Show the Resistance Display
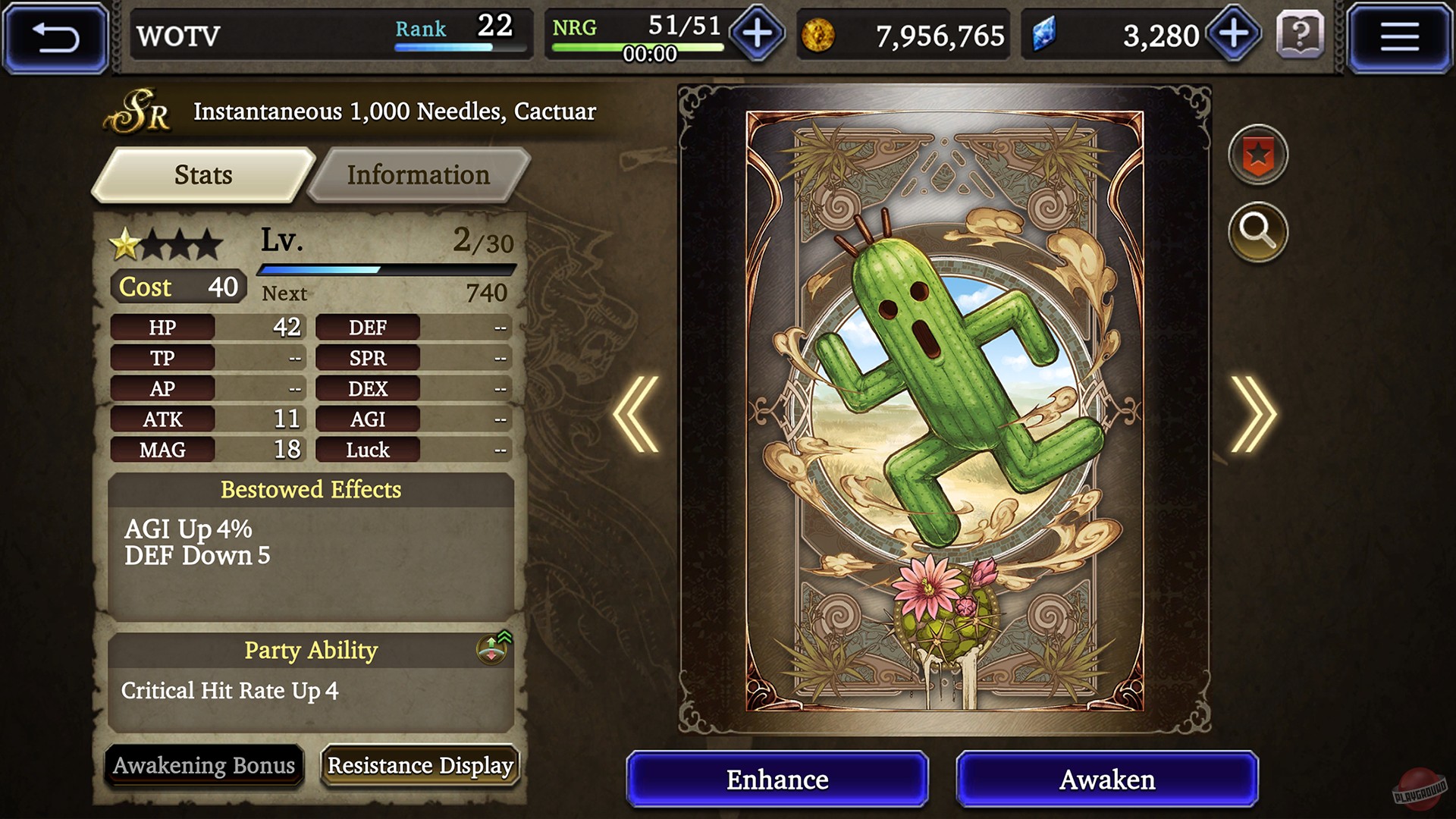 point(419,766)
